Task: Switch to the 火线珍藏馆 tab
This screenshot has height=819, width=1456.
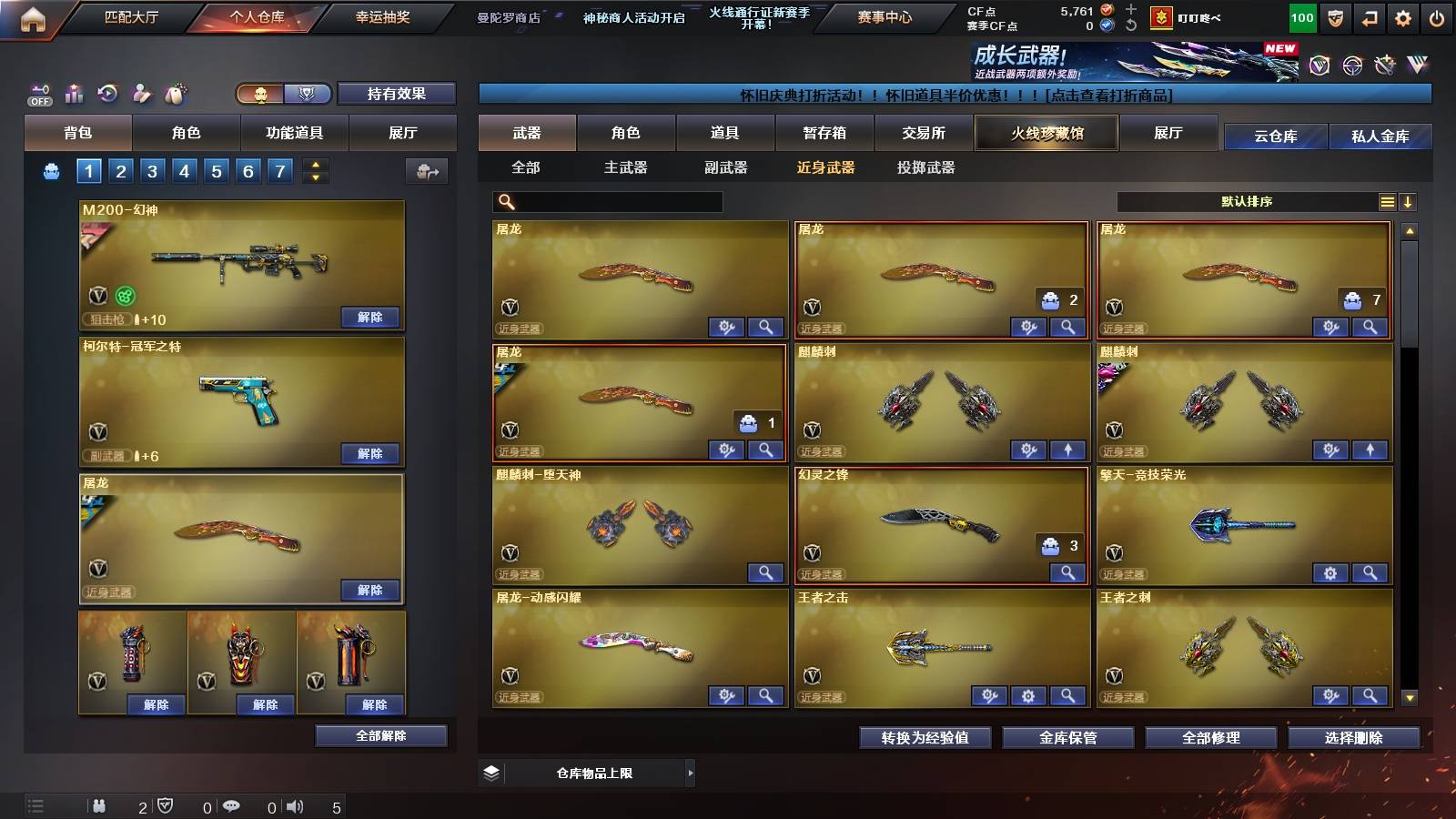Action: [x=1046, y=133]
